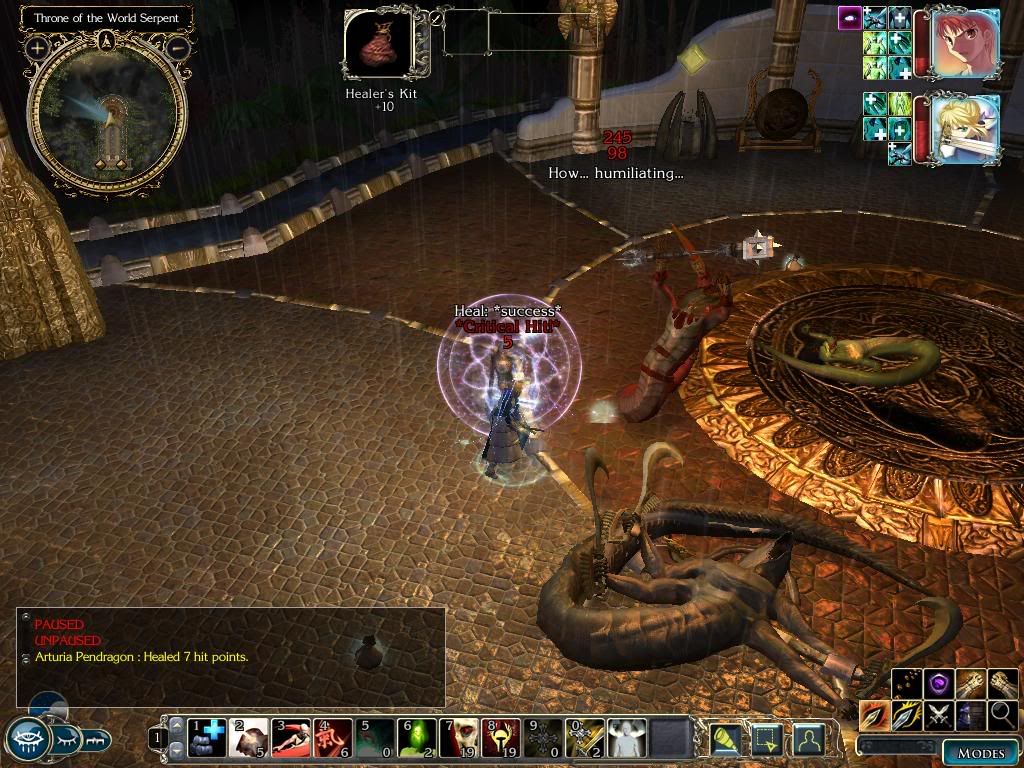Click the yellow spyglass button

(725, 739)
